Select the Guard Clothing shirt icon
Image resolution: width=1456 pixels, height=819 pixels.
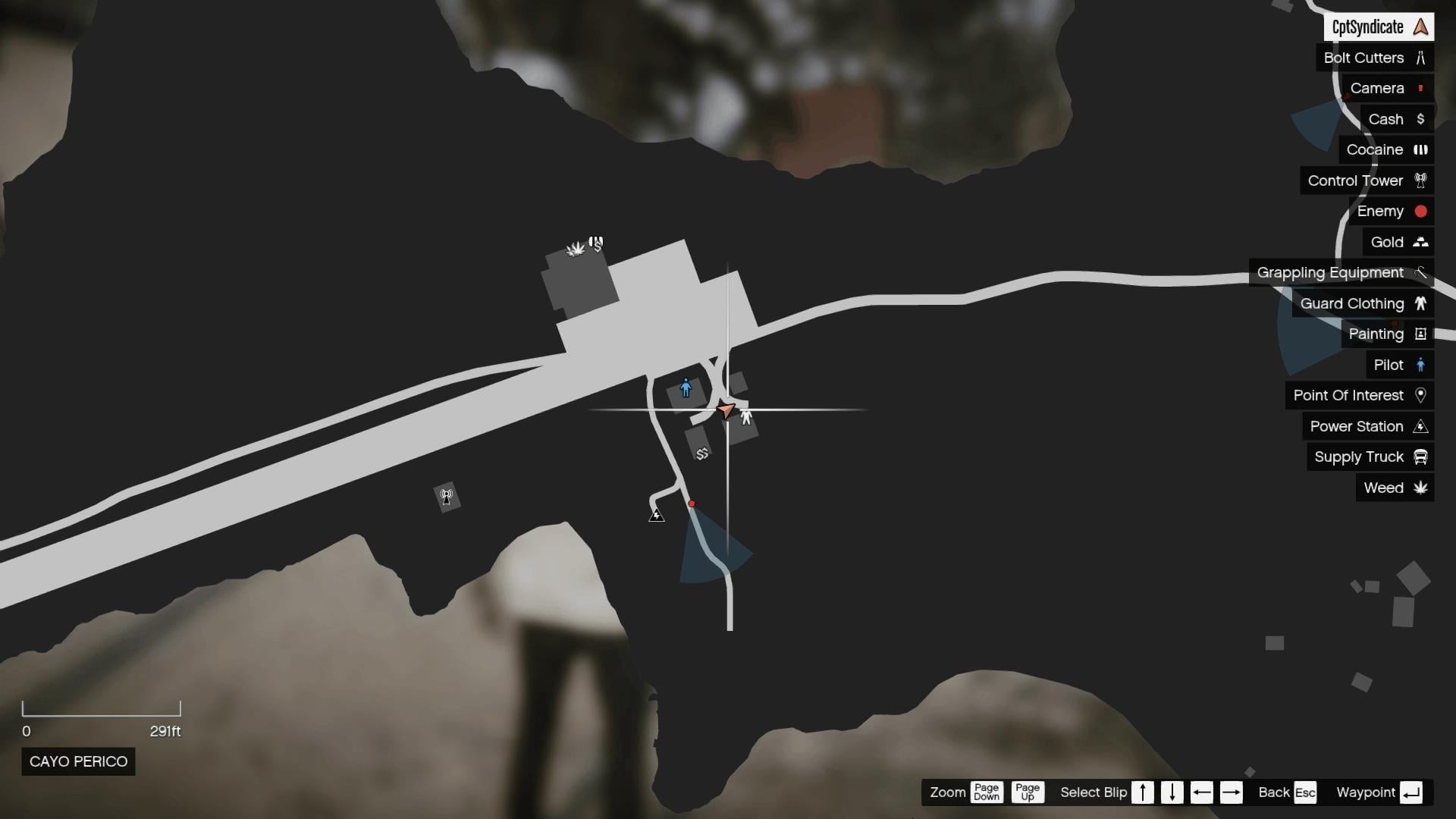tap(1421, 303)
